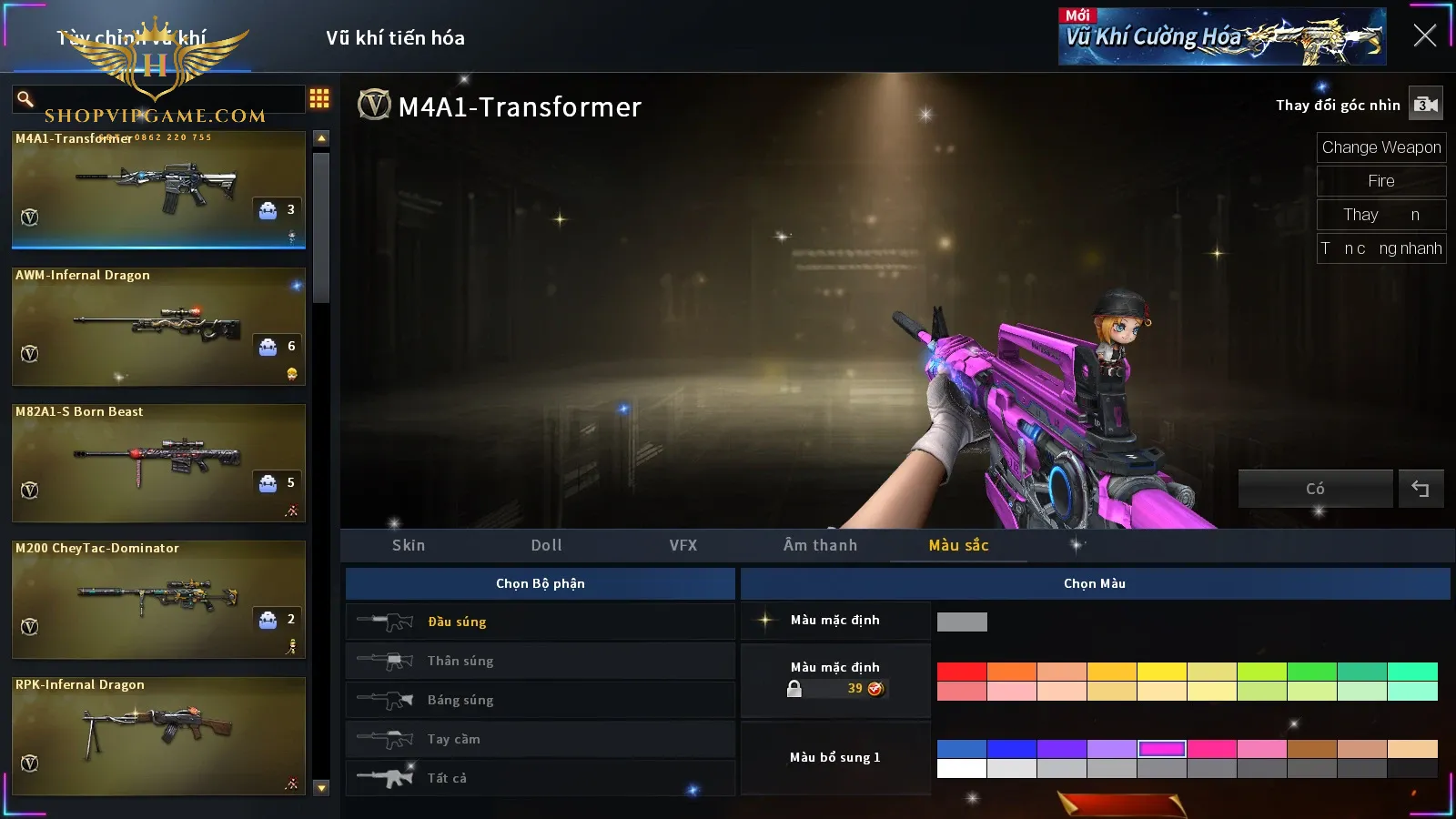Switch to the Vũ khí tiến hóa tab
The height and width of the screenshot is (819, 1456).
[395, 38]
